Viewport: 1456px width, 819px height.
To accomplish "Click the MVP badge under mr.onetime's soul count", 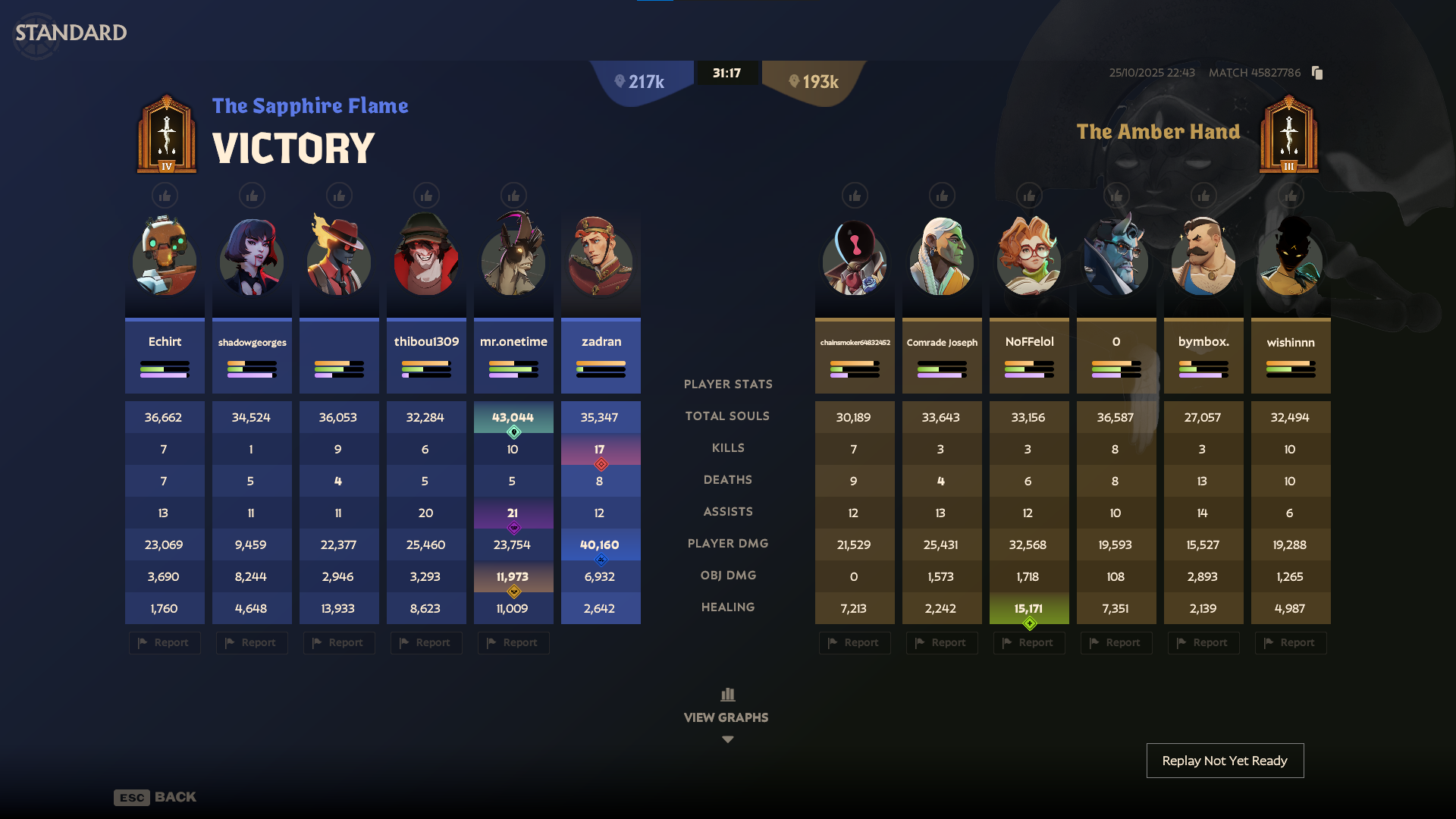I will click(513, 432).
